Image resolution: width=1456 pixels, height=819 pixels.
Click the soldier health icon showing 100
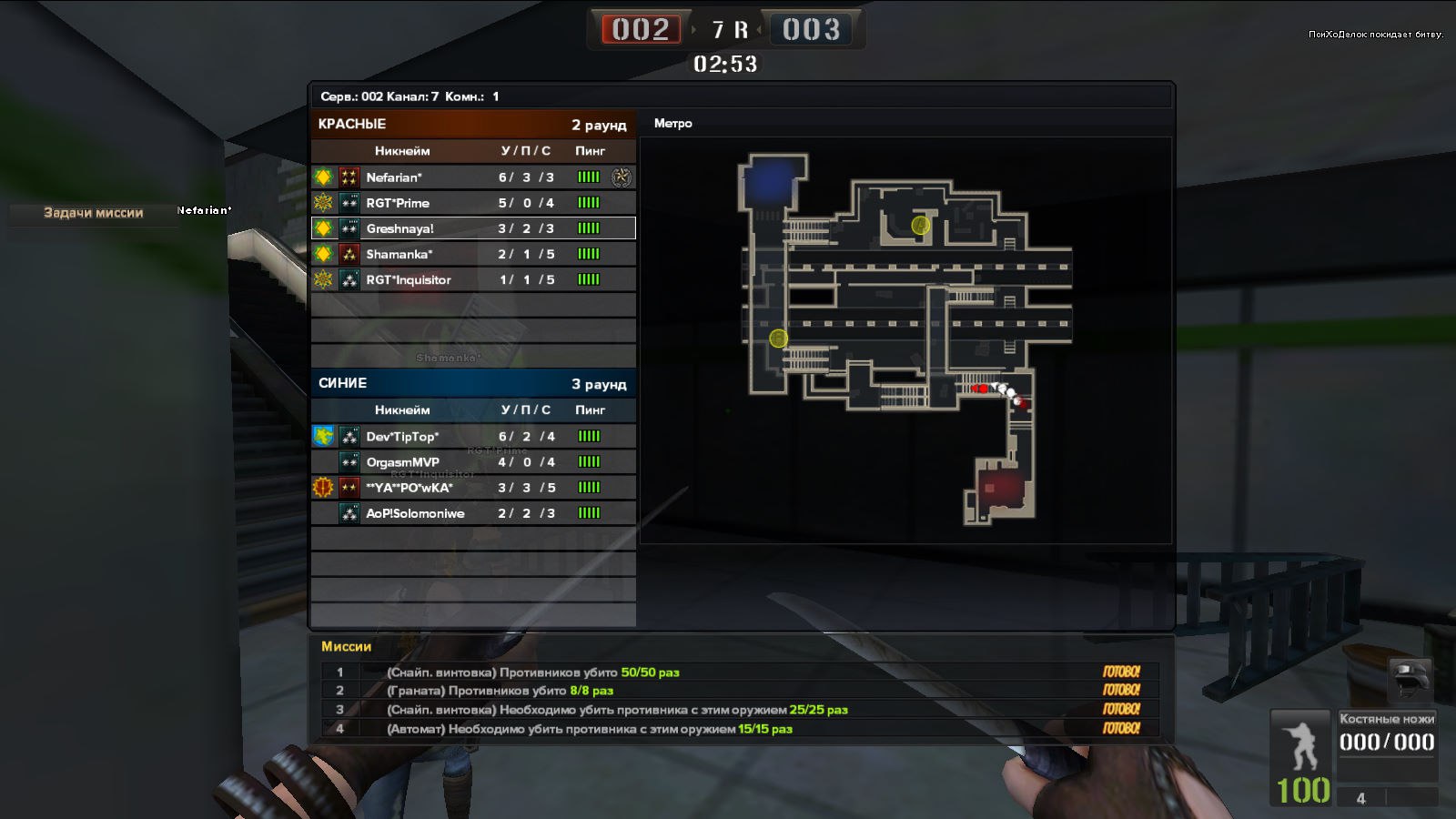coord(1301,755)
